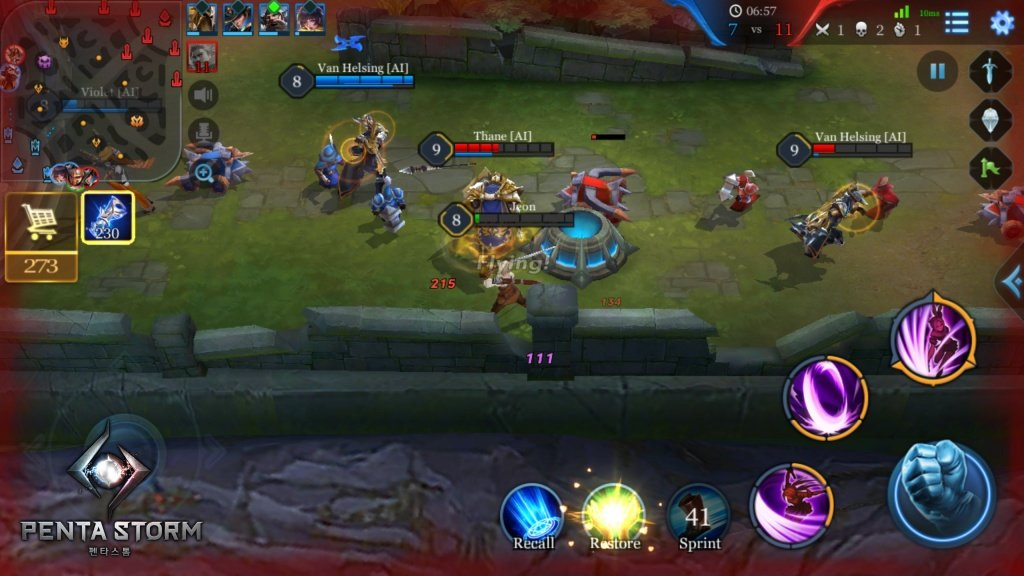The height and width of the screenshot is (576, 1024).
Task: Buy the recommended blue item costing 230
Action: pyautogui.click(x=107, y=218)
